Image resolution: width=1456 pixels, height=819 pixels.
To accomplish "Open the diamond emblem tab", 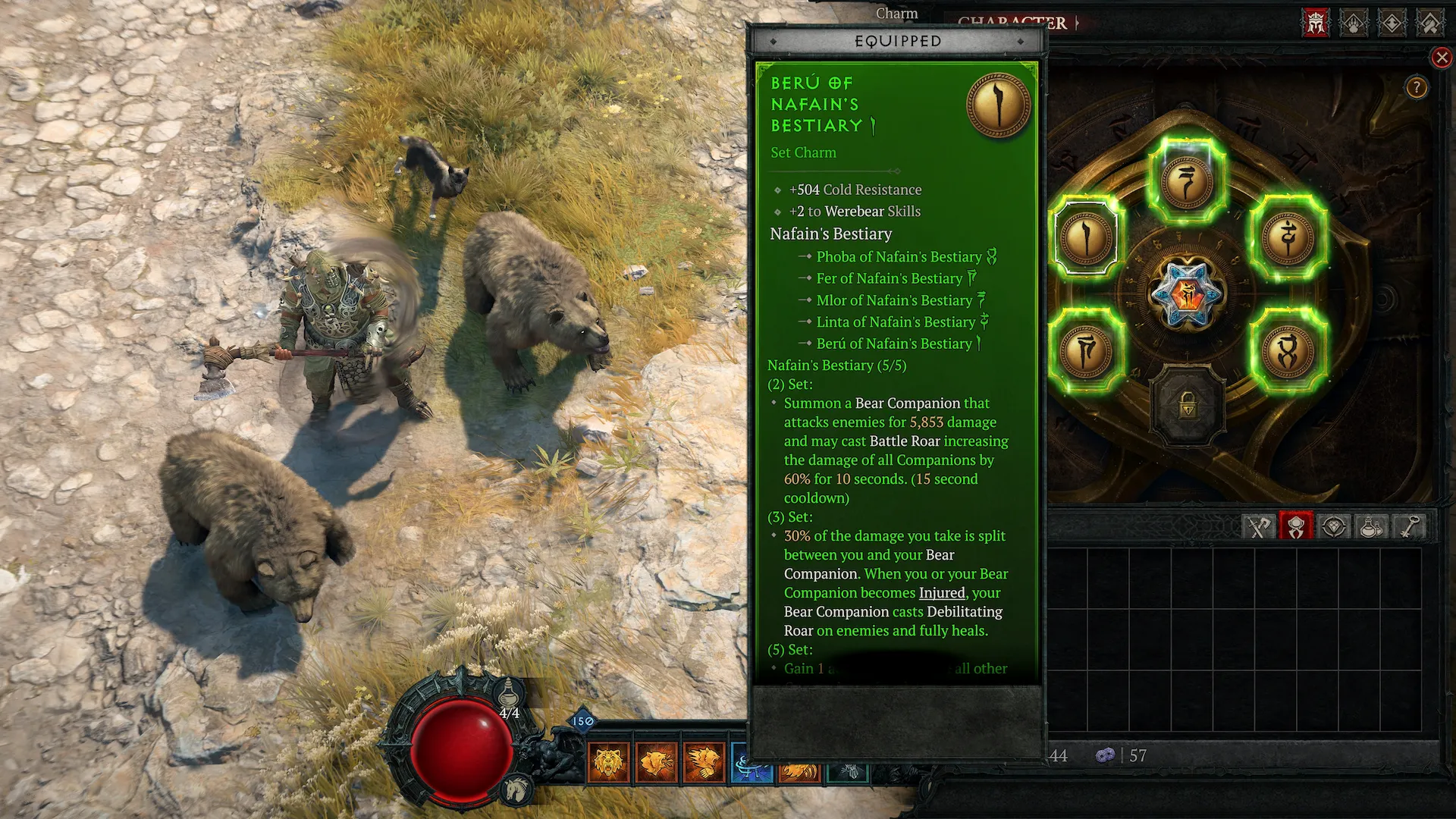I will pyautogui.click(x=1392, y=23).
